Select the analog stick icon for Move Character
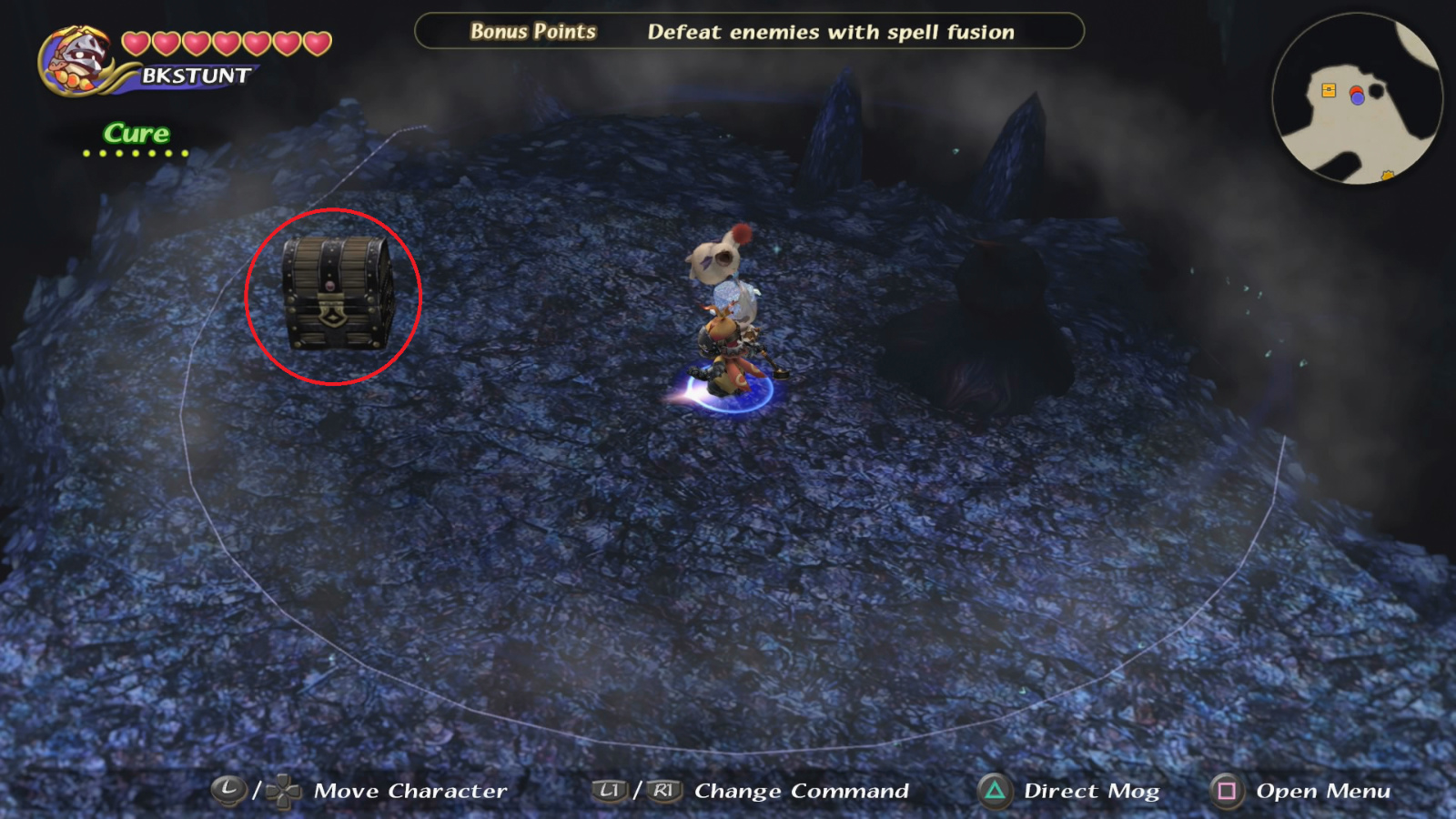1456x819 pixels. [x=228, y=790]
